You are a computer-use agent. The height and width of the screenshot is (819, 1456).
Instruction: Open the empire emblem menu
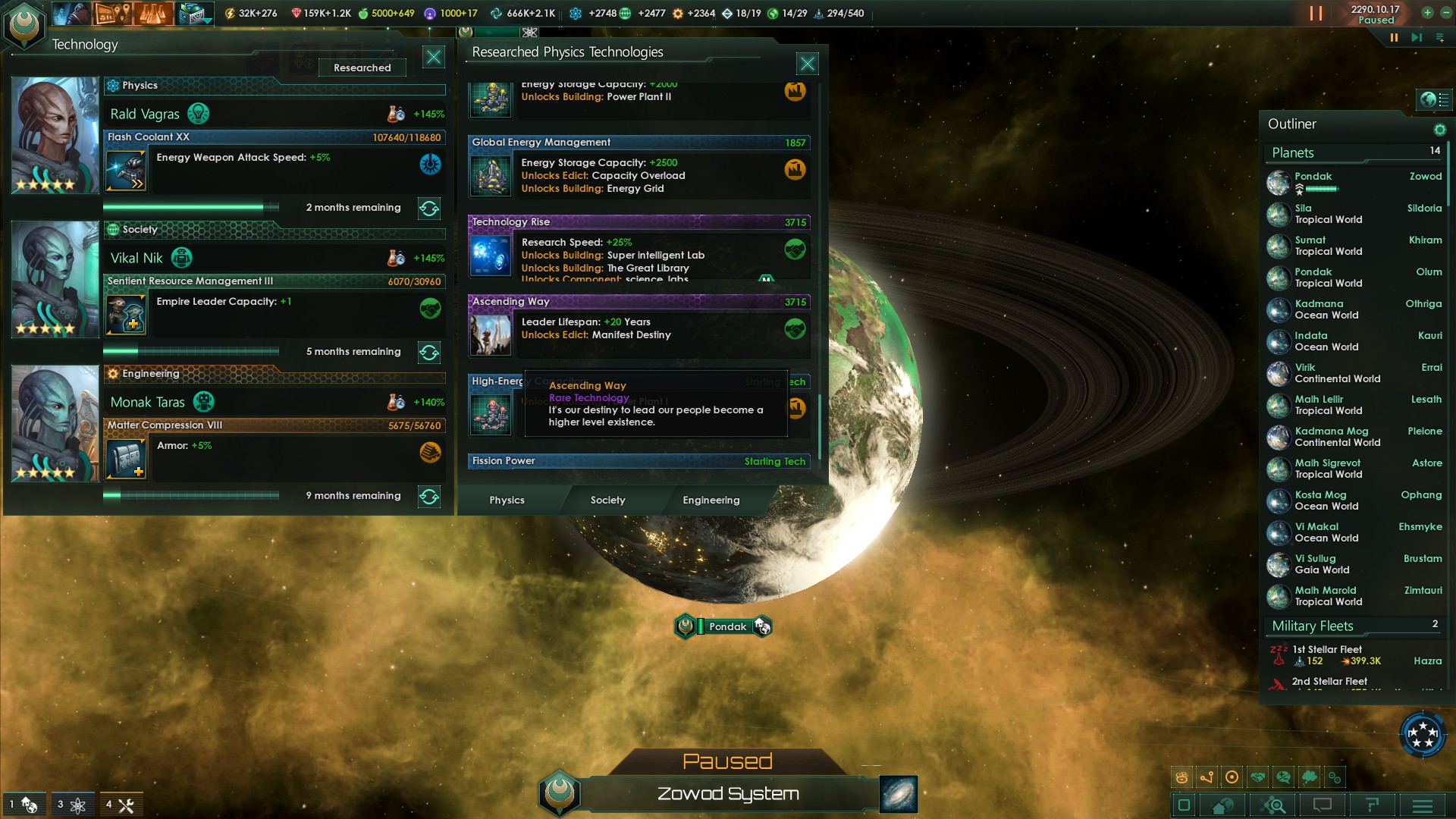(x=24, y=24)
